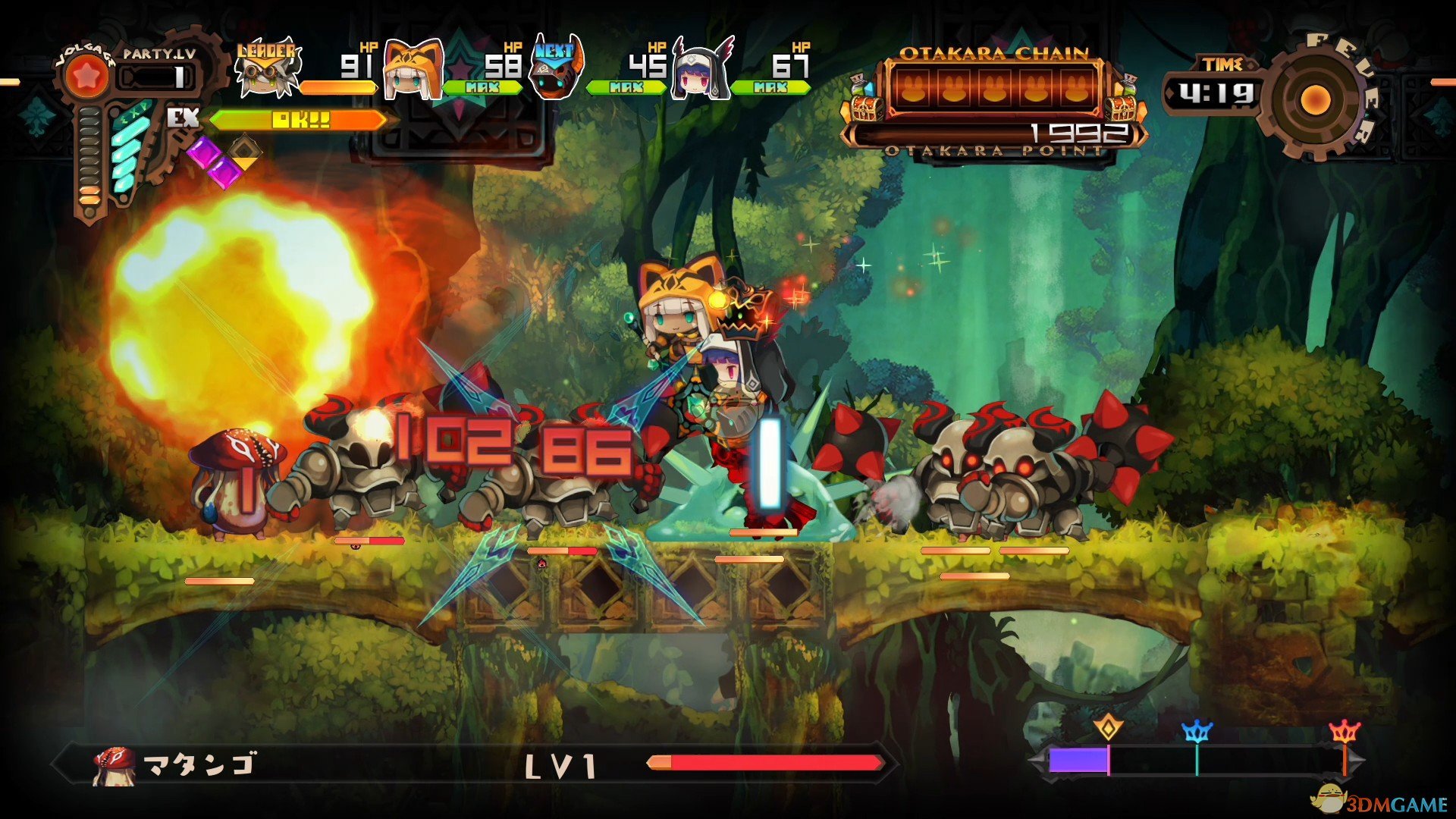This screenshot has width=1456, height=819.
Task: Select the orange crown progress marker
Action: pyautogui.click(x=1345, y=732)
